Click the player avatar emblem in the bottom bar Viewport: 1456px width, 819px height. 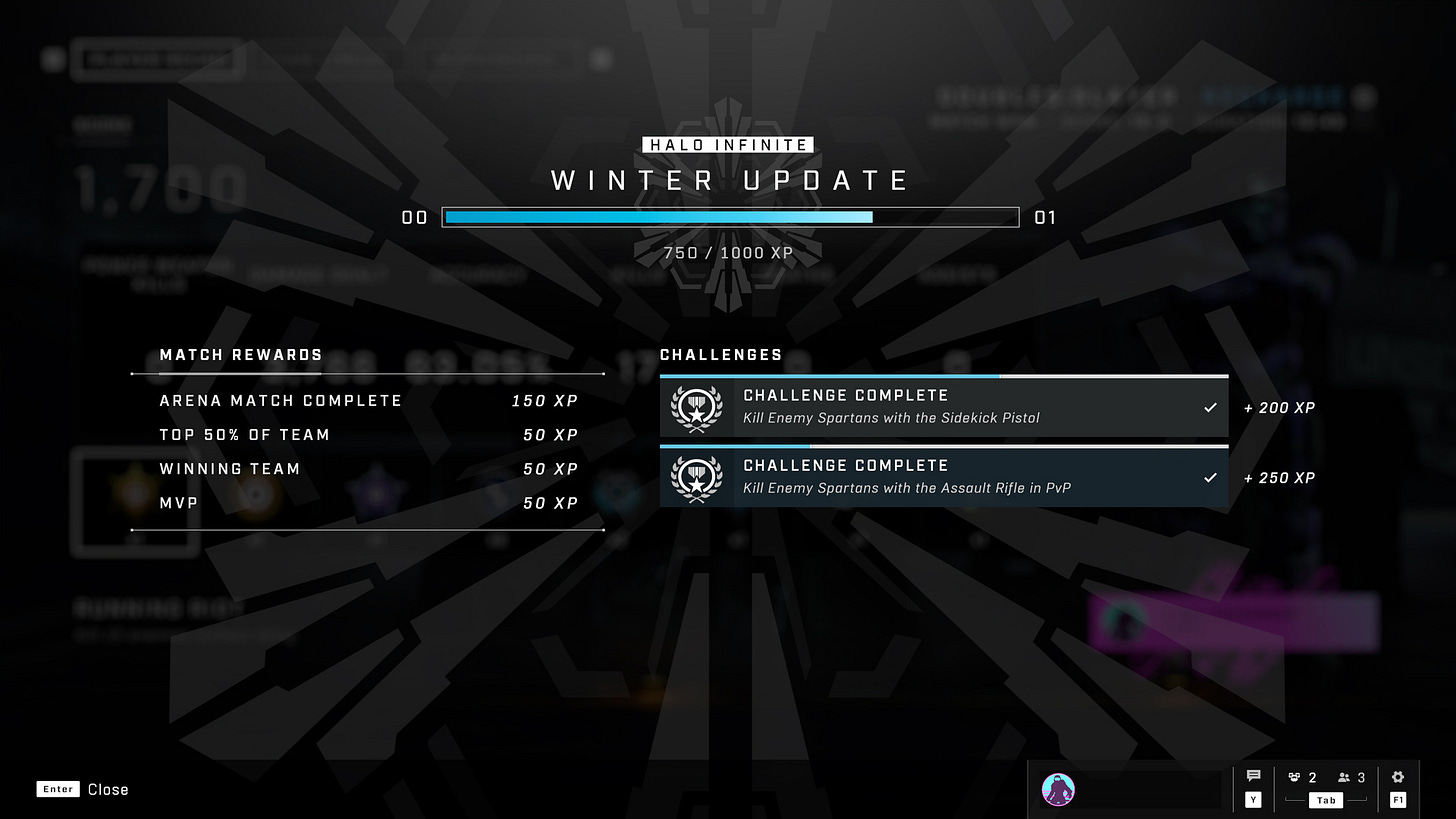(x=1058, y=789)
